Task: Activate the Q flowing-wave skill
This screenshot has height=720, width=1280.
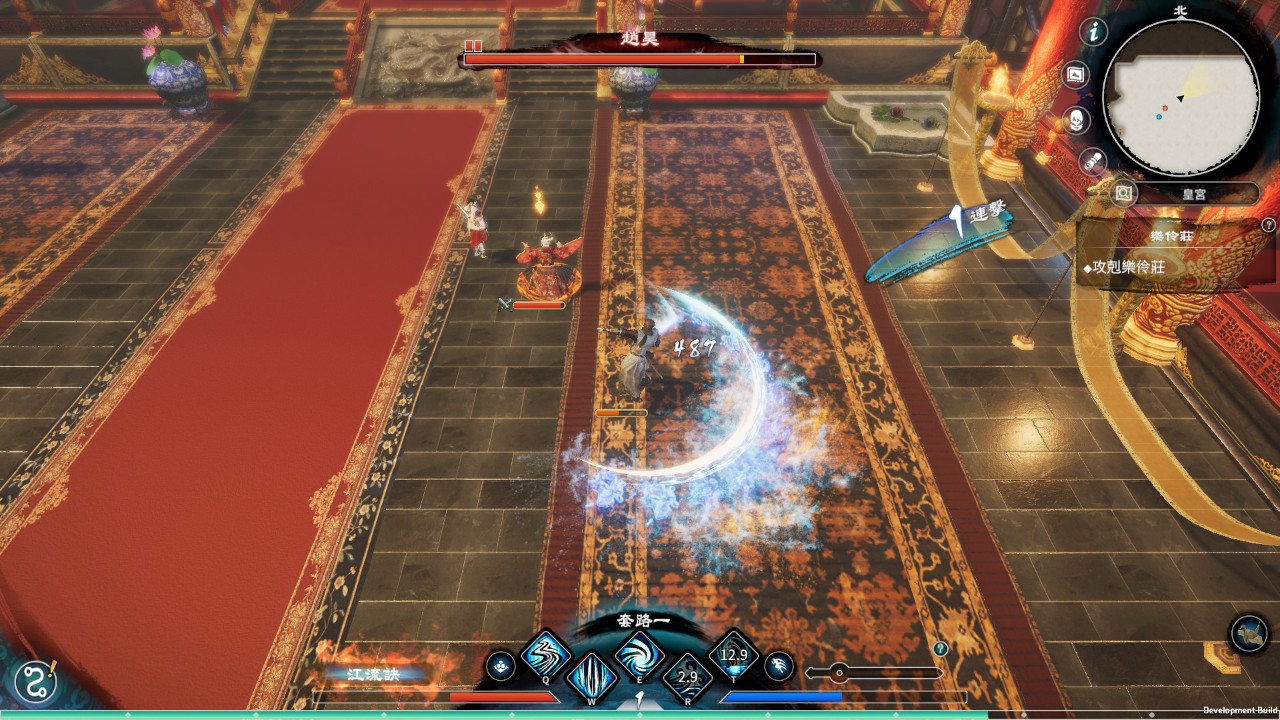Action: click(x=545, y=656)
